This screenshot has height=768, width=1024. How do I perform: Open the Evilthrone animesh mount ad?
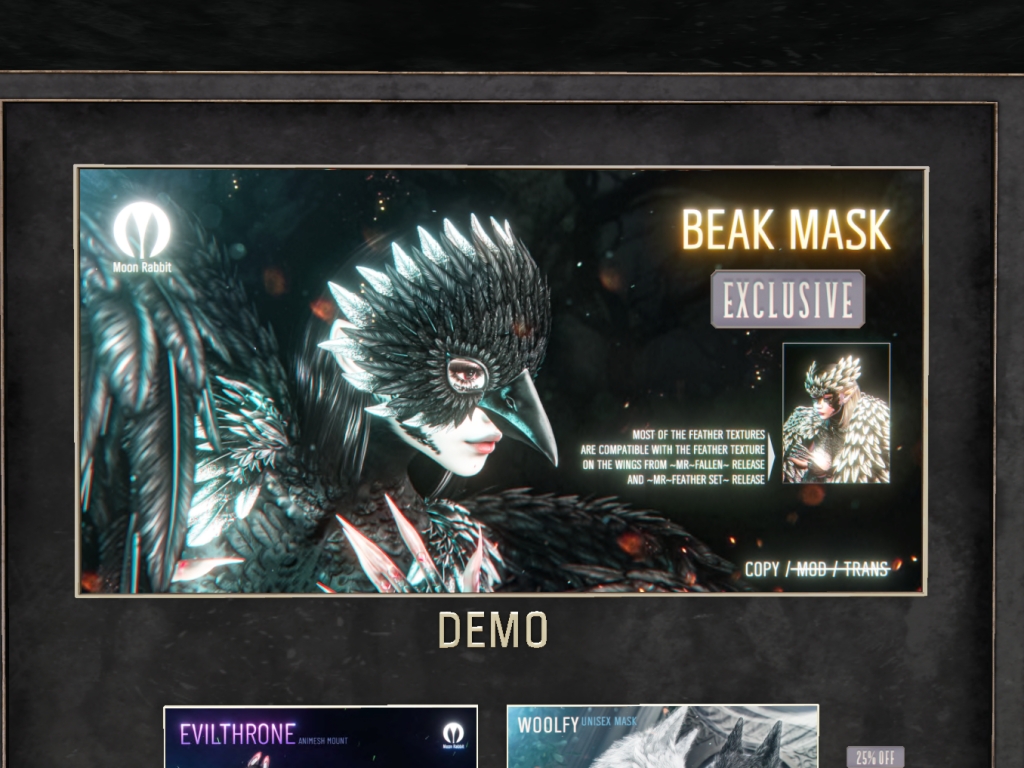point(320,738)
